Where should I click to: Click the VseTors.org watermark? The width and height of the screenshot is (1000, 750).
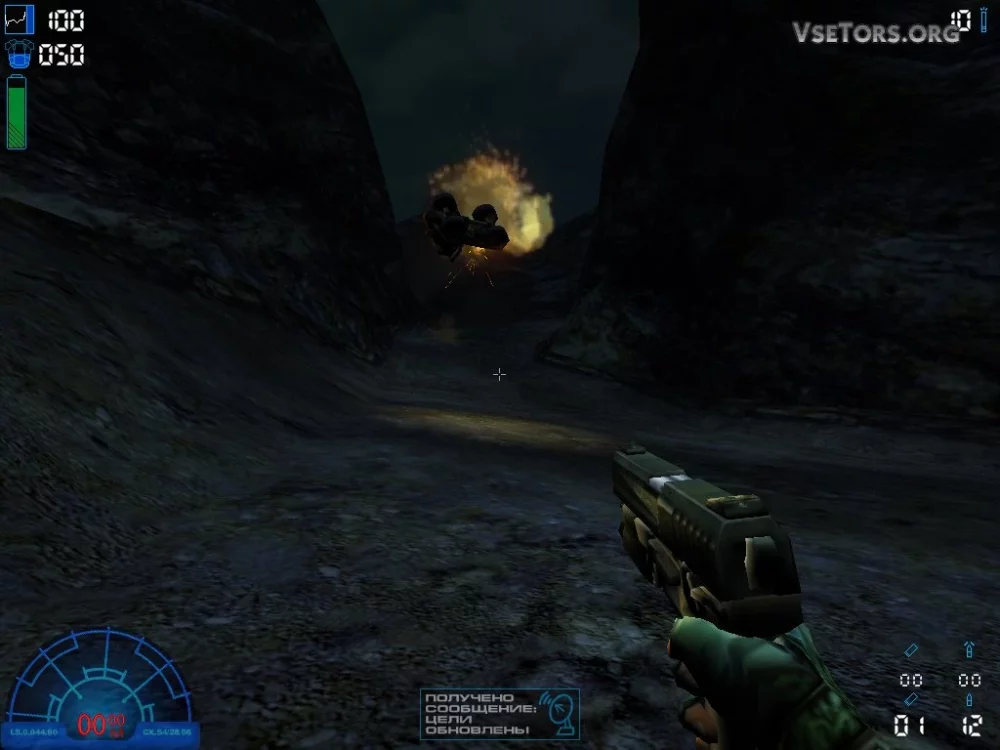pyautogui.click(x=876, y=32)
